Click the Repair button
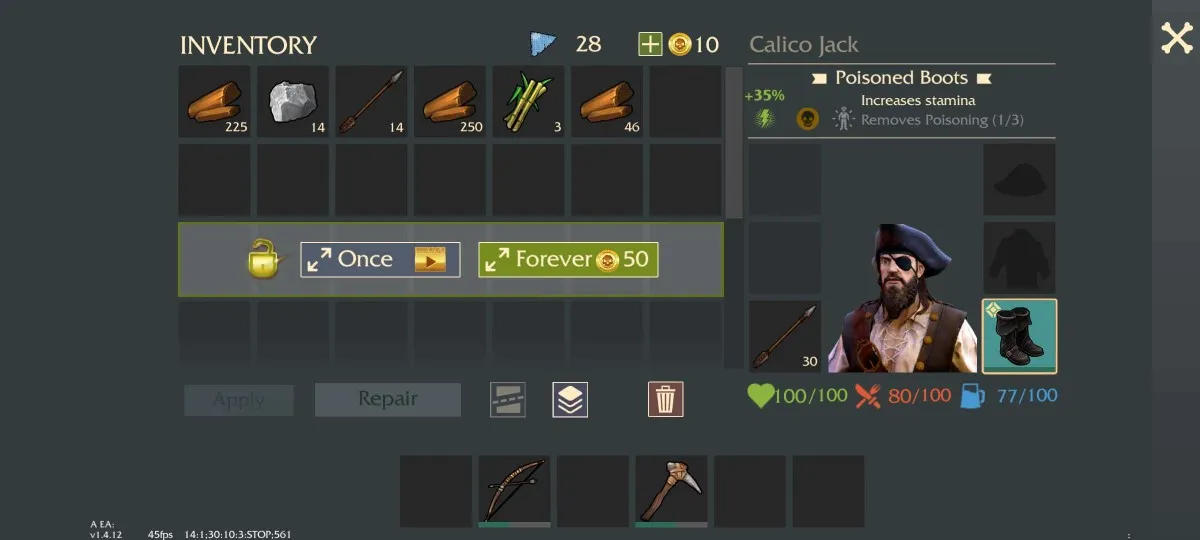 coord(388,399)
